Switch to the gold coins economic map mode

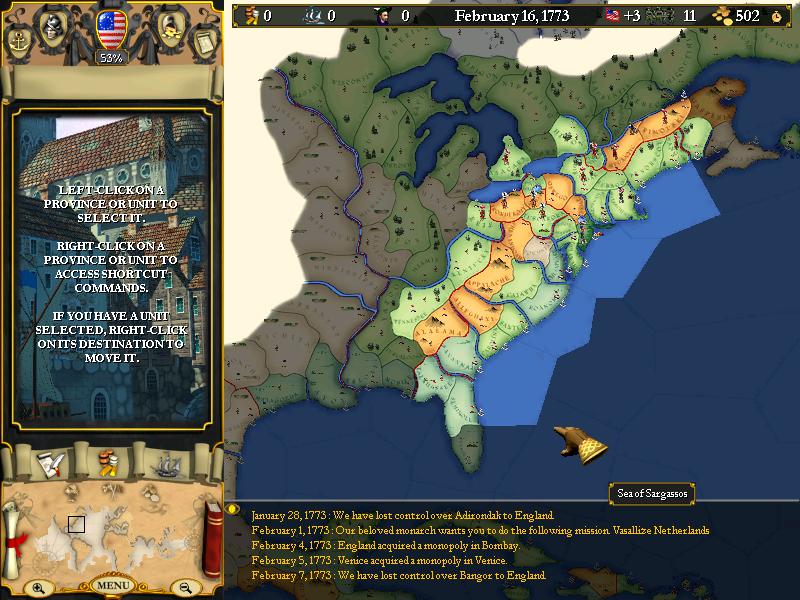[x=111, y=463]
